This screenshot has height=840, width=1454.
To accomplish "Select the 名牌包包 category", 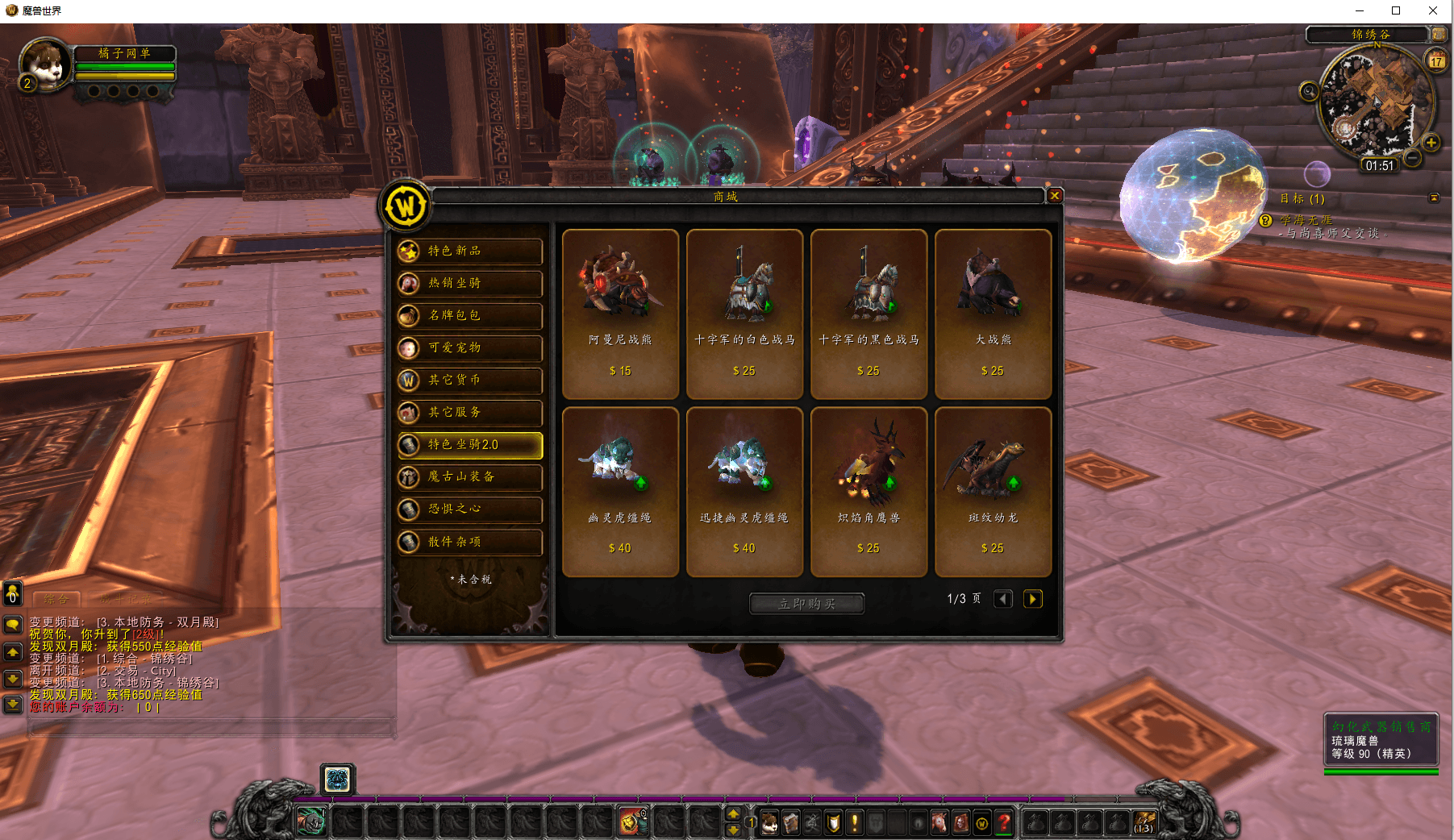I will tap(470, 316).
